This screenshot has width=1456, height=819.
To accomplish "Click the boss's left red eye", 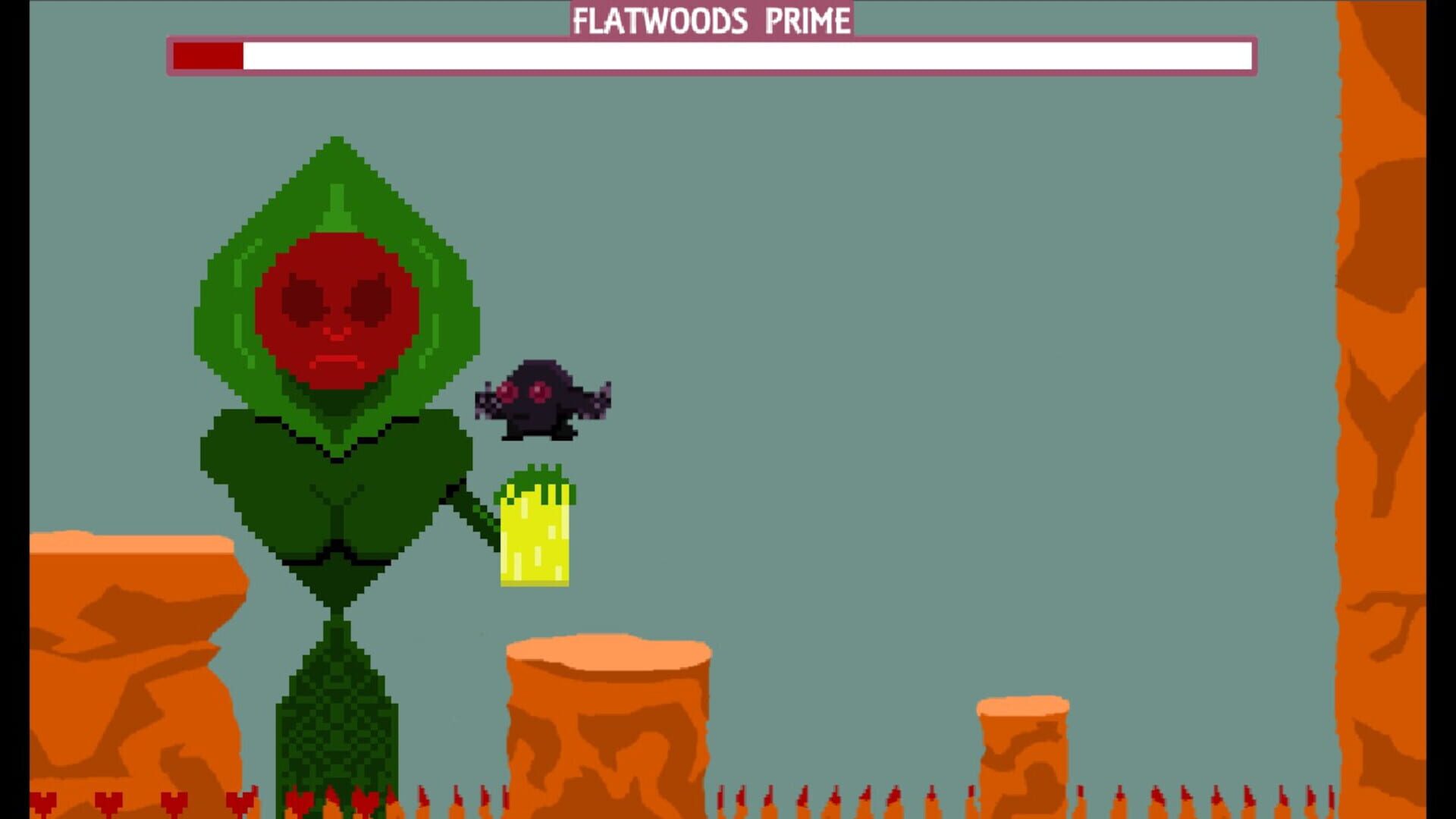I will tap(303, 296).
